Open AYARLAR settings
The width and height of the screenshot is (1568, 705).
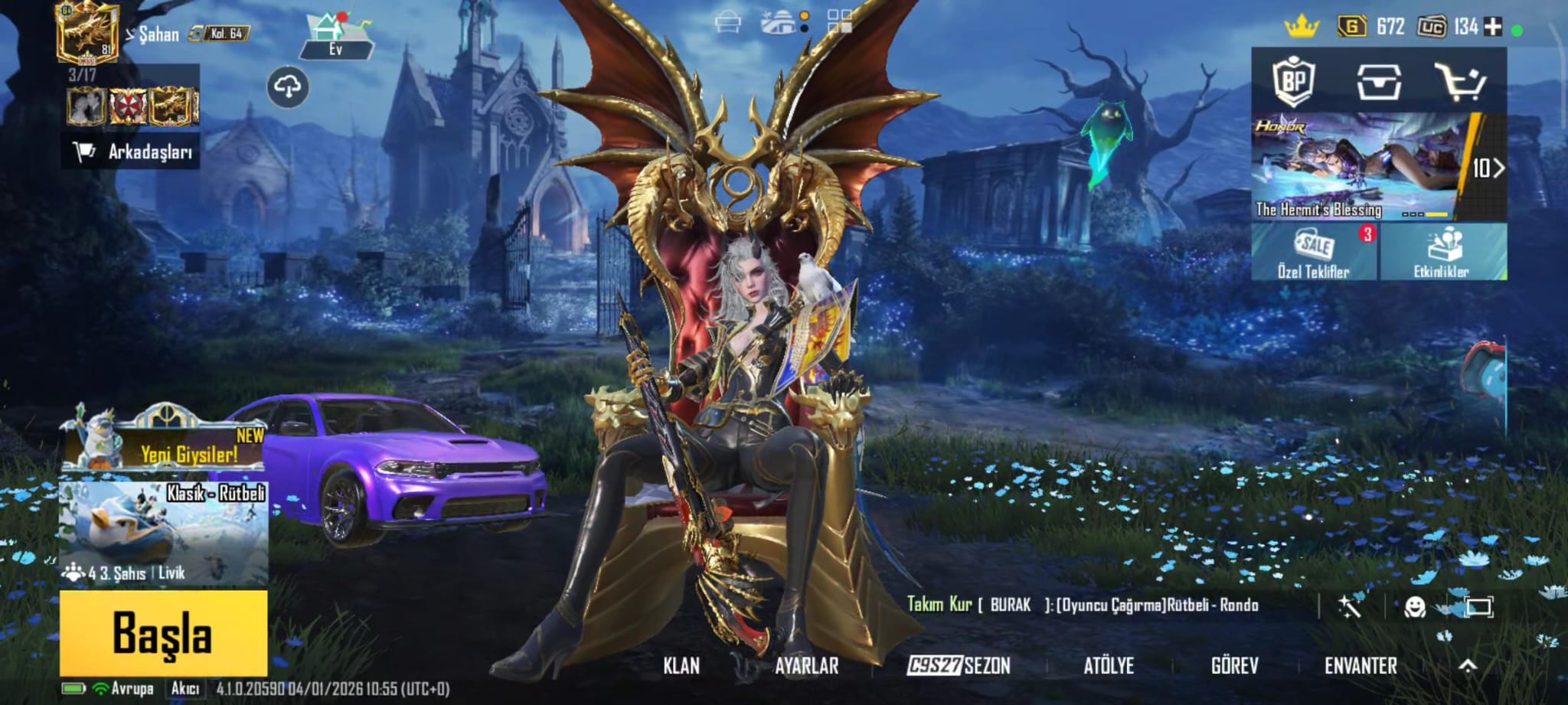coord(806,666)
